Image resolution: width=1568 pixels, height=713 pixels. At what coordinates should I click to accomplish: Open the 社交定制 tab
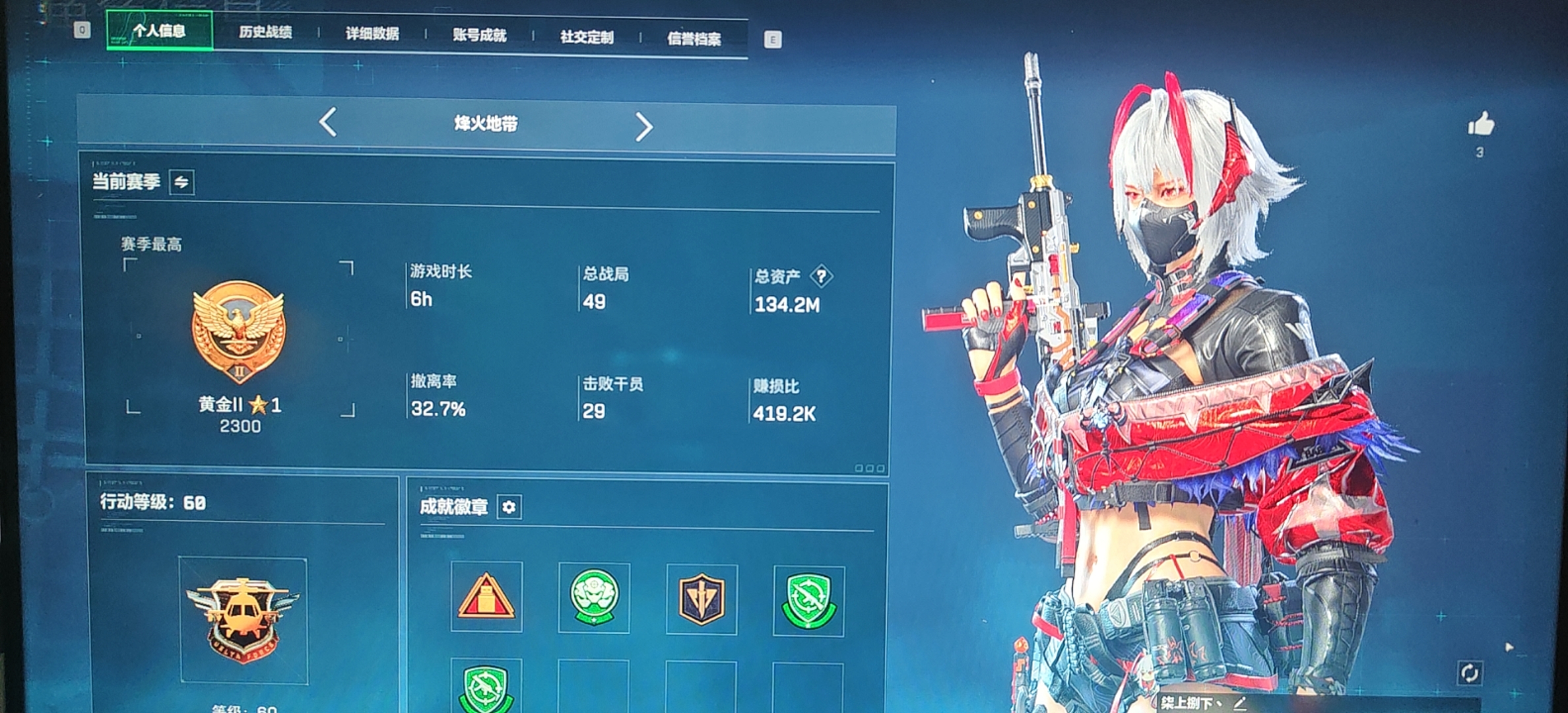[587, 38]
